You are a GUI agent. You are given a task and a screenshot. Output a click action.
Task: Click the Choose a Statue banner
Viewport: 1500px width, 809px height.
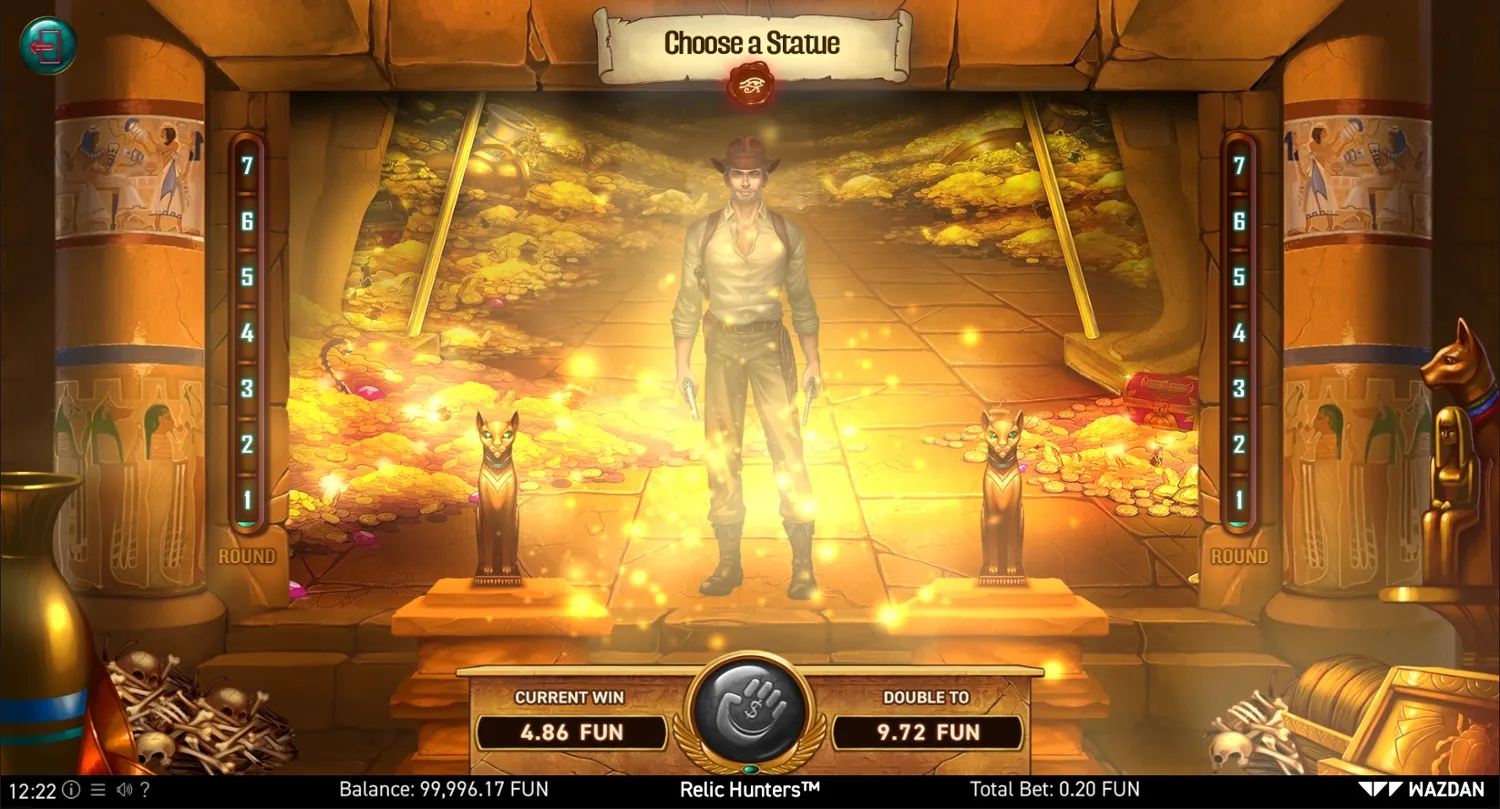pos(750,44)
